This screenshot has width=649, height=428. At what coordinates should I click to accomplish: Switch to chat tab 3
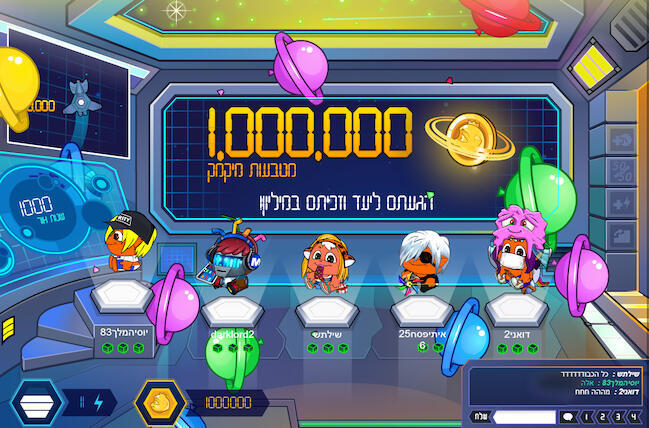point(618,416)
